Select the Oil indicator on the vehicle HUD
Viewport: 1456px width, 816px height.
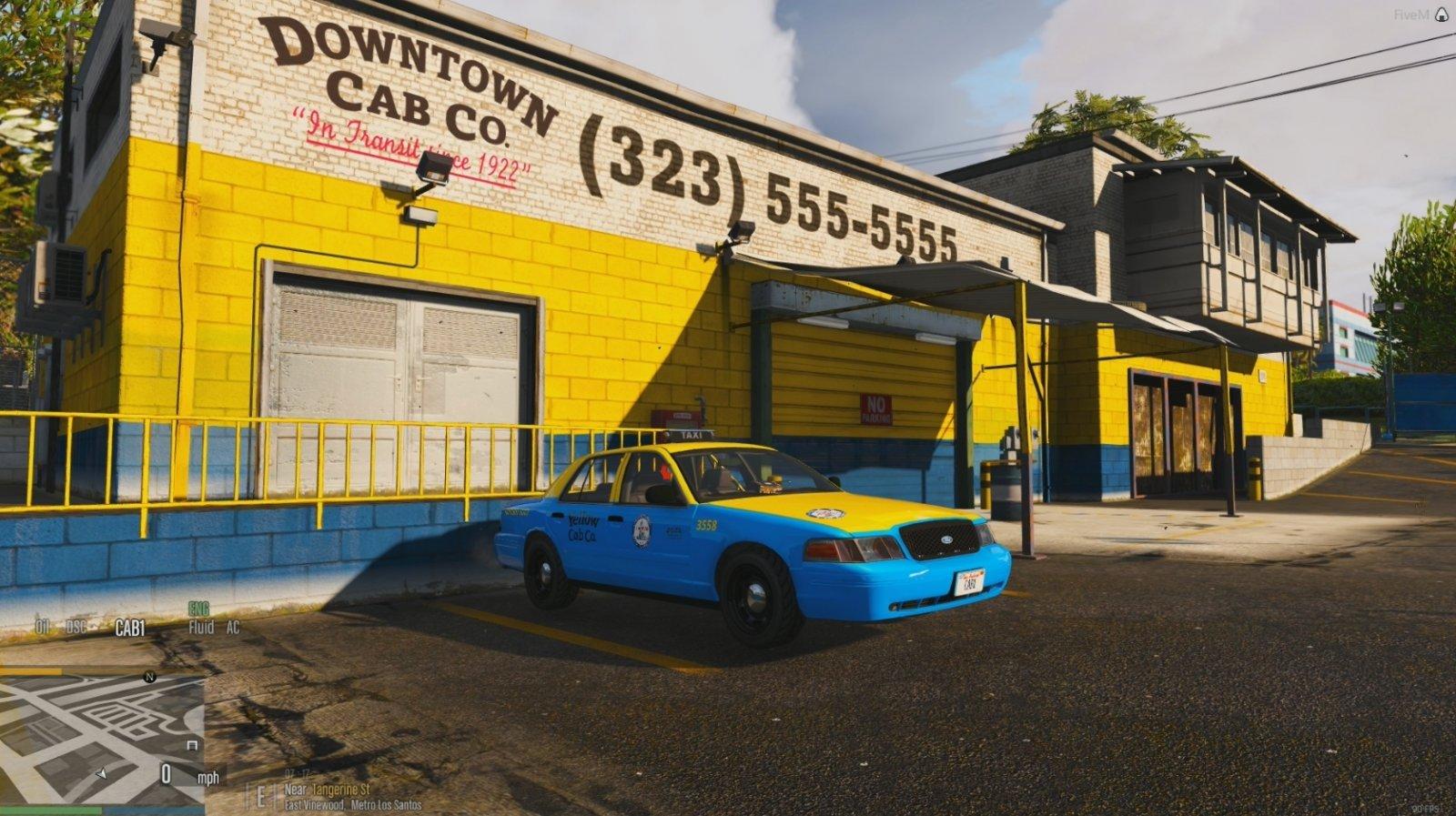click(x=43, y=627)
